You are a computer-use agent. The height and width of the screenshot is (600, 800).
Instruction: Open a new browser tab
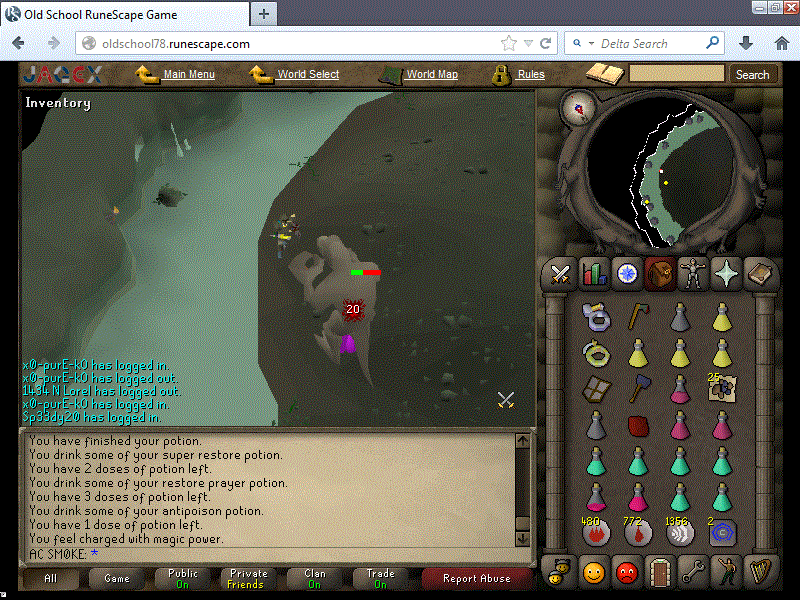click(x=264, y=14)
